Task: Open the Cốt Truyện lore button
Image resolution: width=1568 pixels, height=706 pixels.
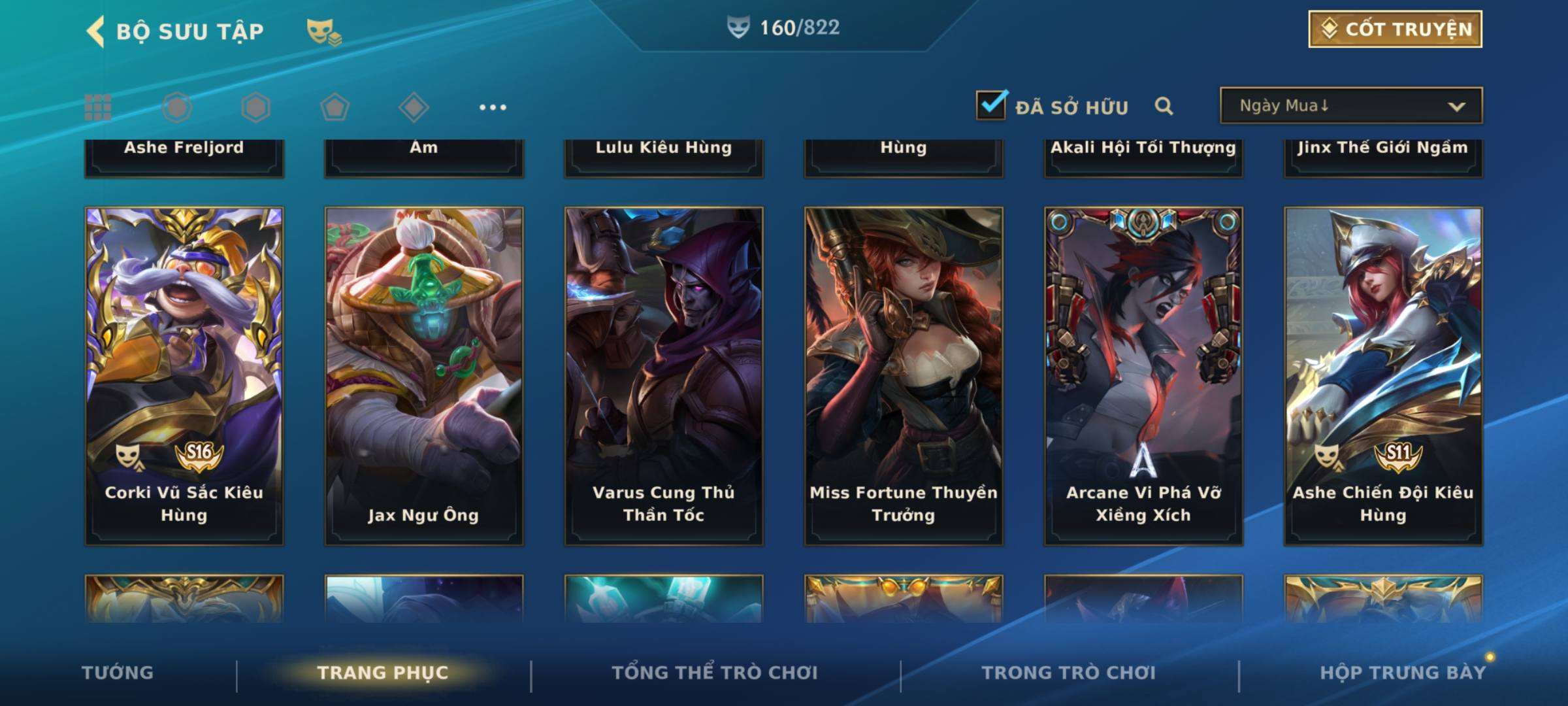Action: click(x=1395, y=29)
